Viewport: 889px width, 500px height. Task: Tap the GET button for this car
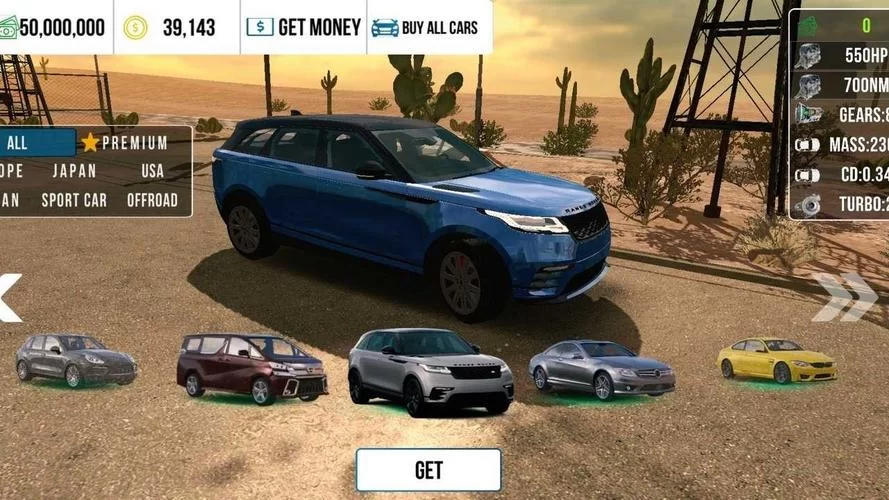click(428, 469)
